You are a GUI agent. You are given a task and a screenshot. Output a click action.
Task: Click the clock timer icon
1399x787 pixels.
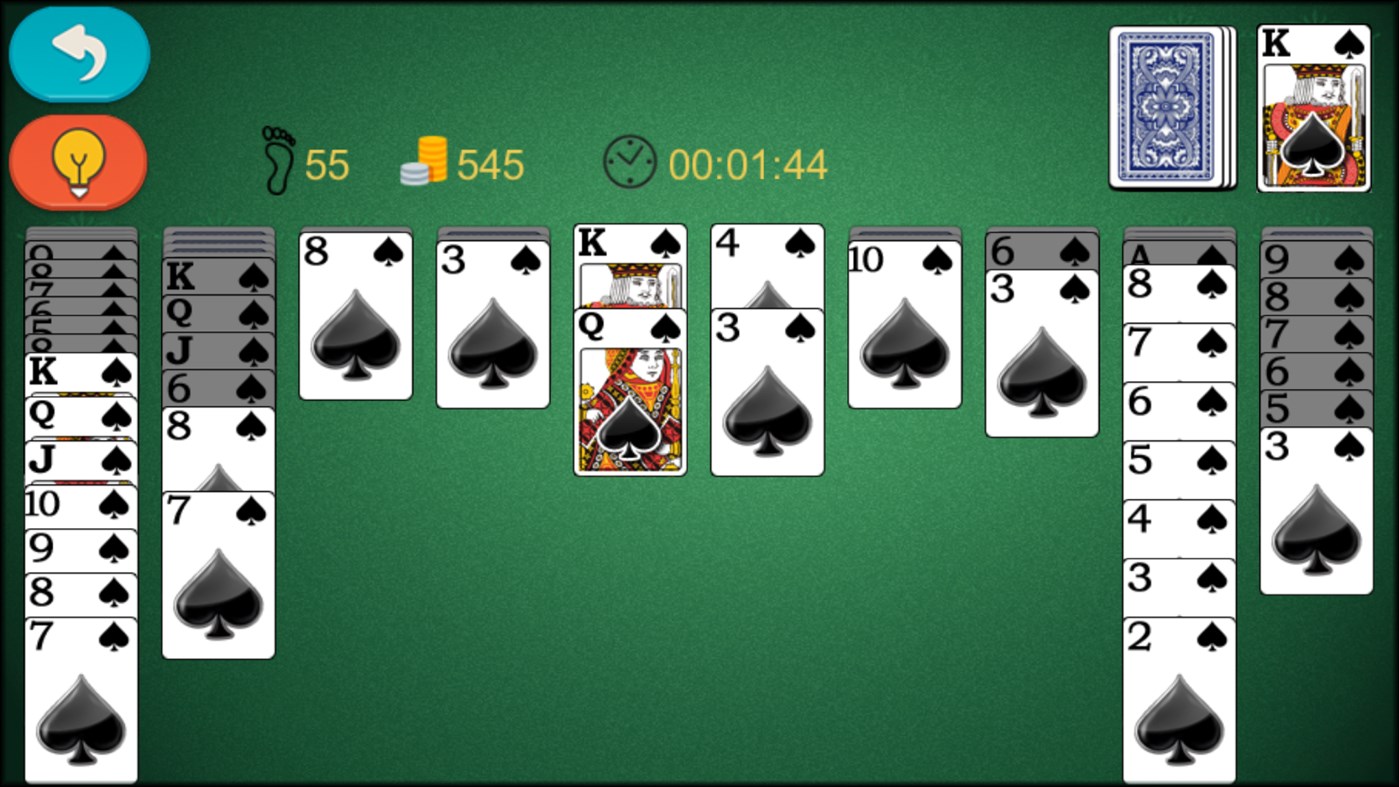(629, 158)
